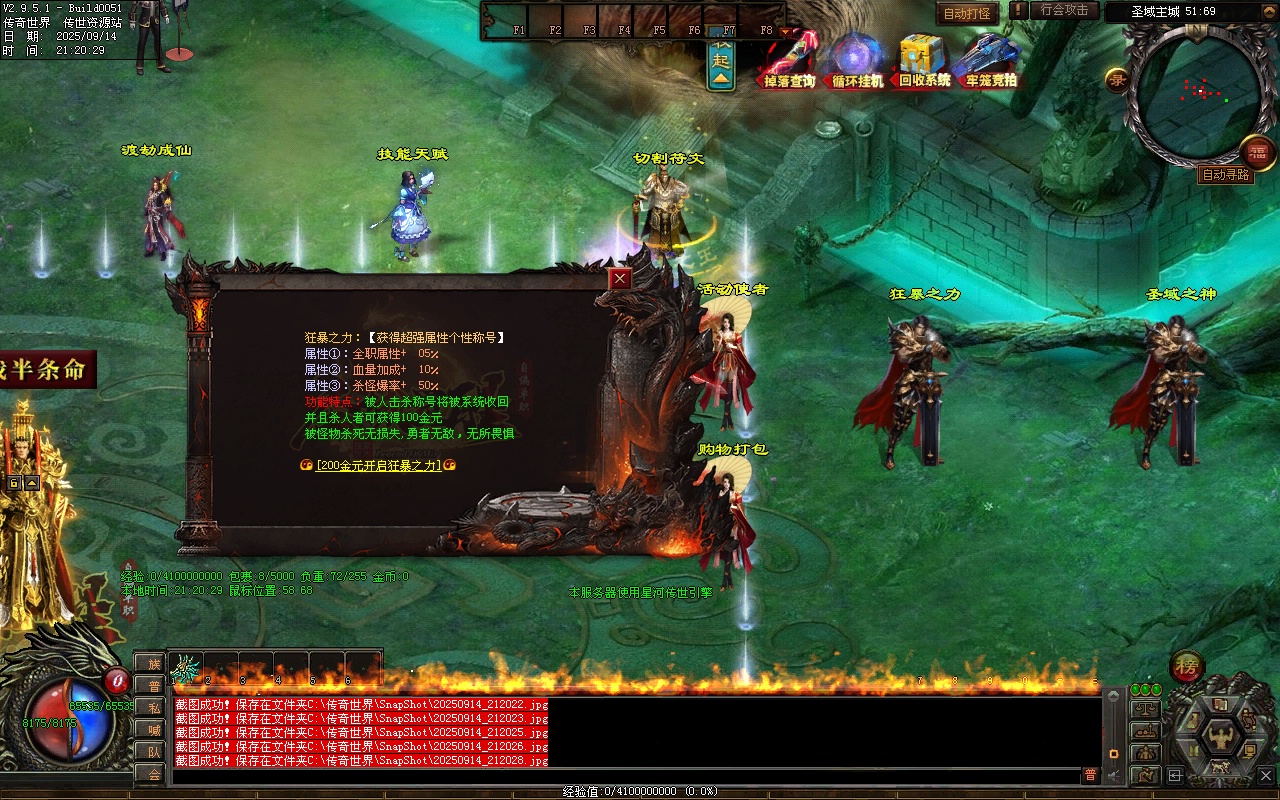
Task: Open the 牢笼竞拍 auction icon
Action: [x=990, y=62]
